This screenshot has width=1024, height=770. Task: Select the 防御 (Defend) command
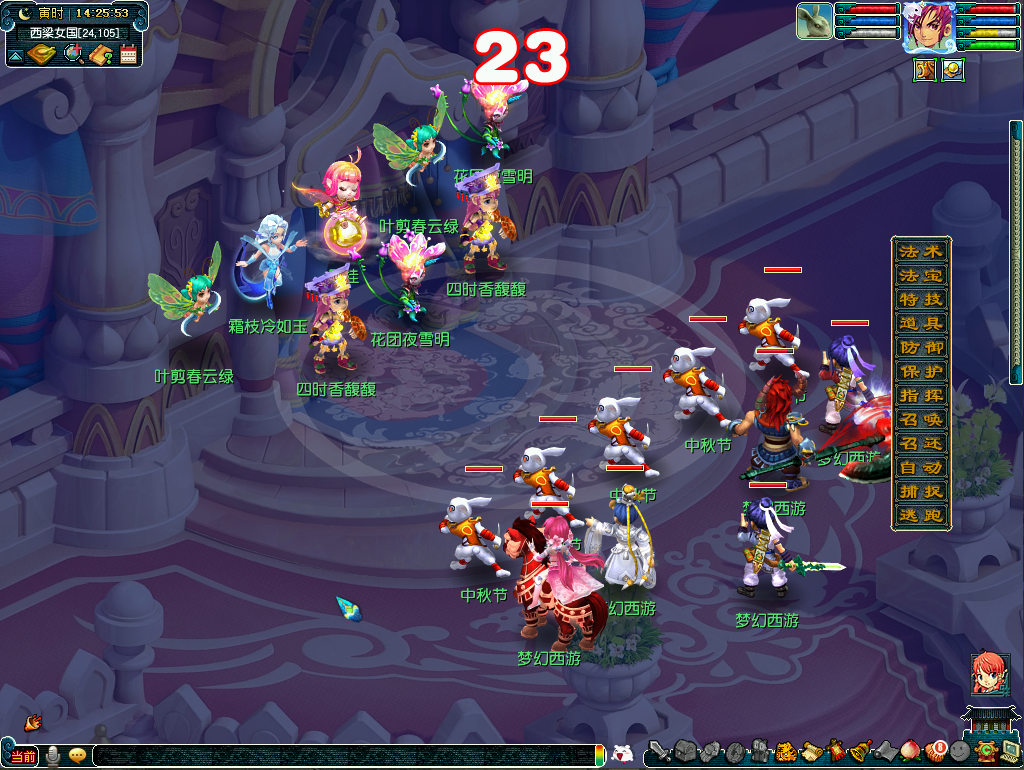(x=920, y=348)
